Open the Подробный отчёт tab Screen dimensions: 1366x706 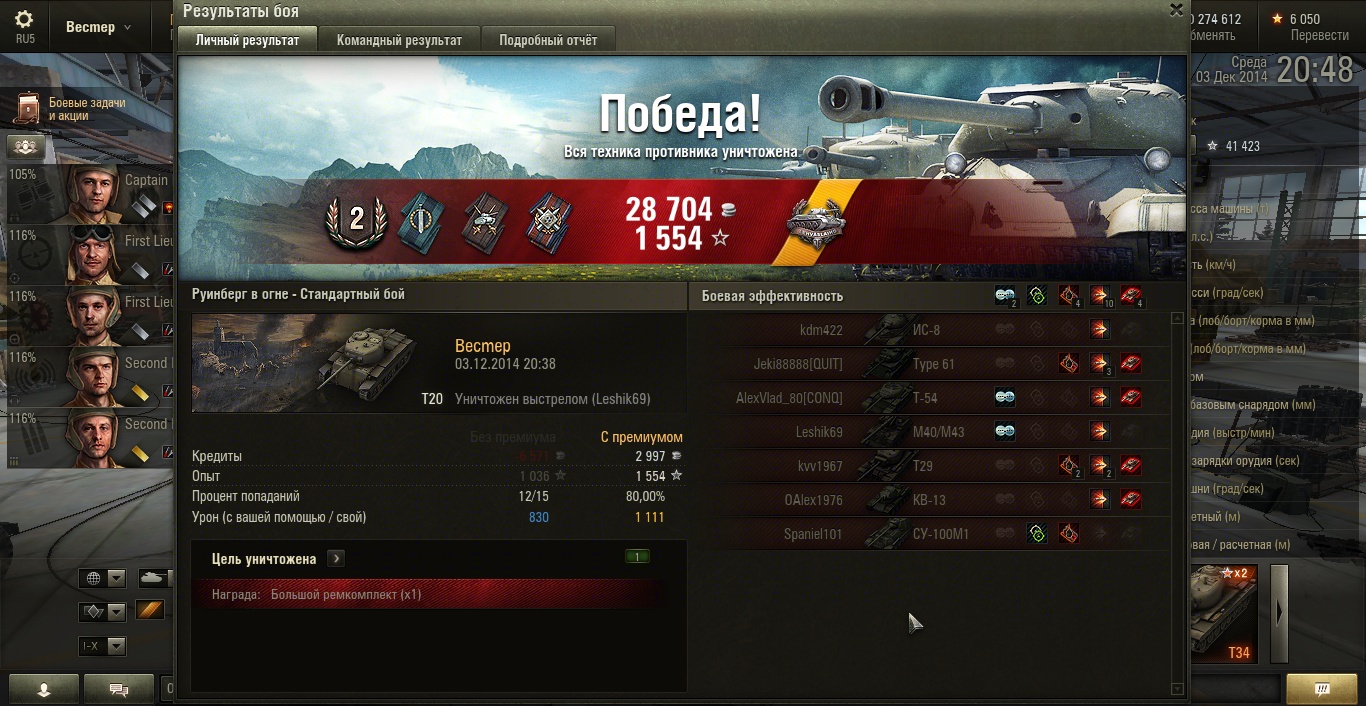pos(548,40)
